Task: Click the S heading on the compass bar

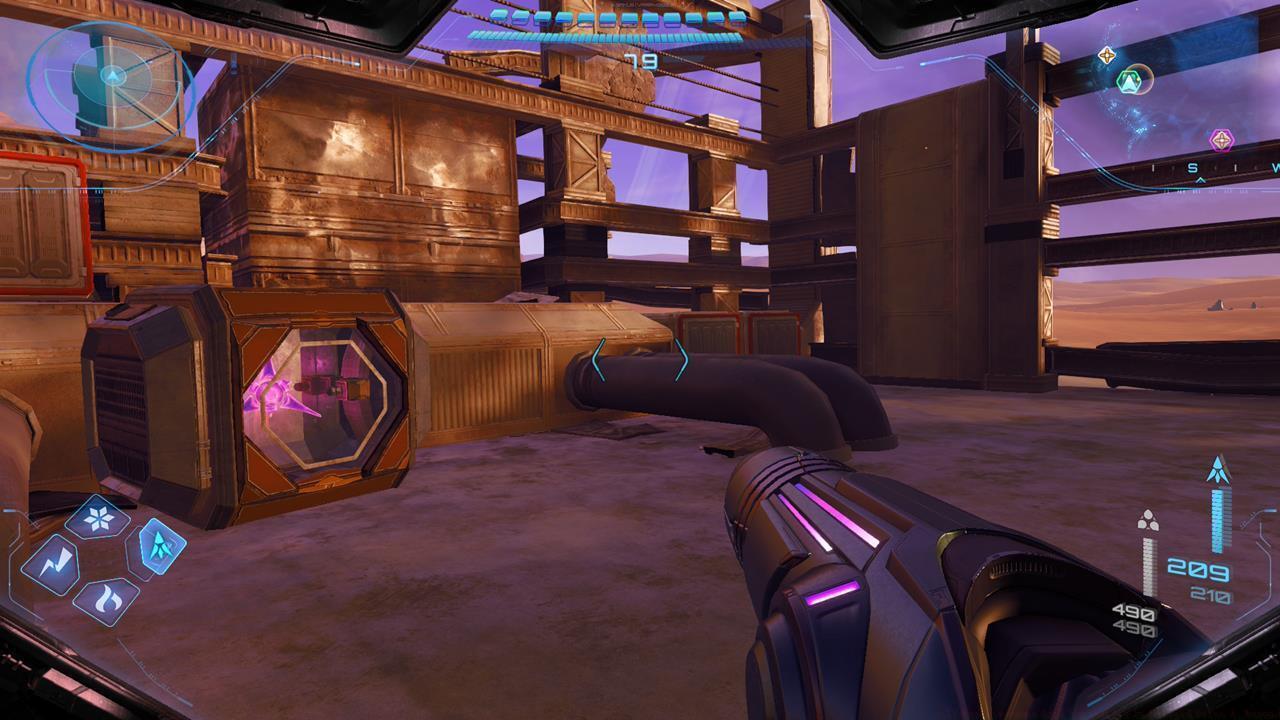Action: point(1192,166)
